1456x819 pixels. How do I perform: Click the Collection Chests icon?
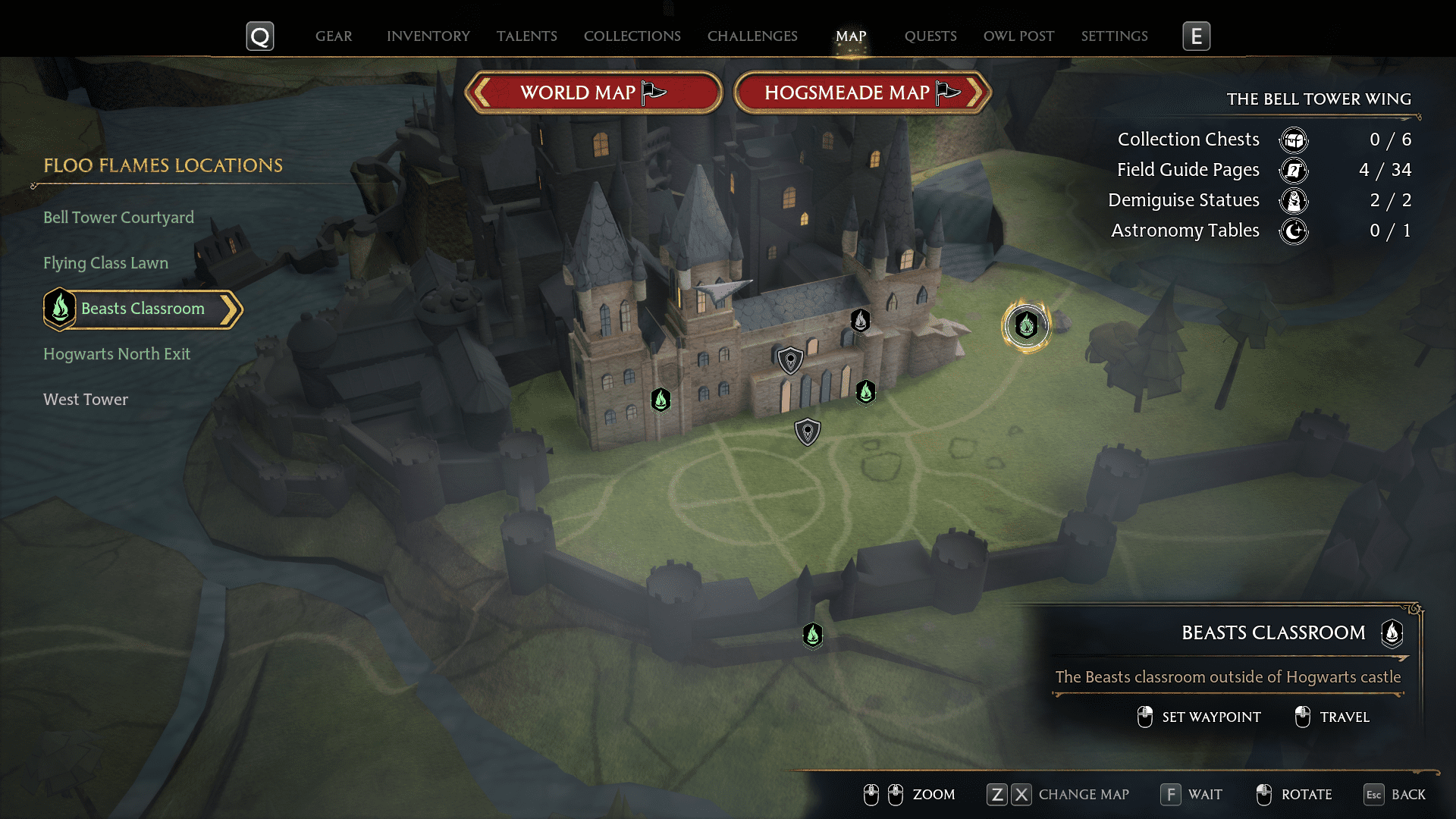(1293, 140)
